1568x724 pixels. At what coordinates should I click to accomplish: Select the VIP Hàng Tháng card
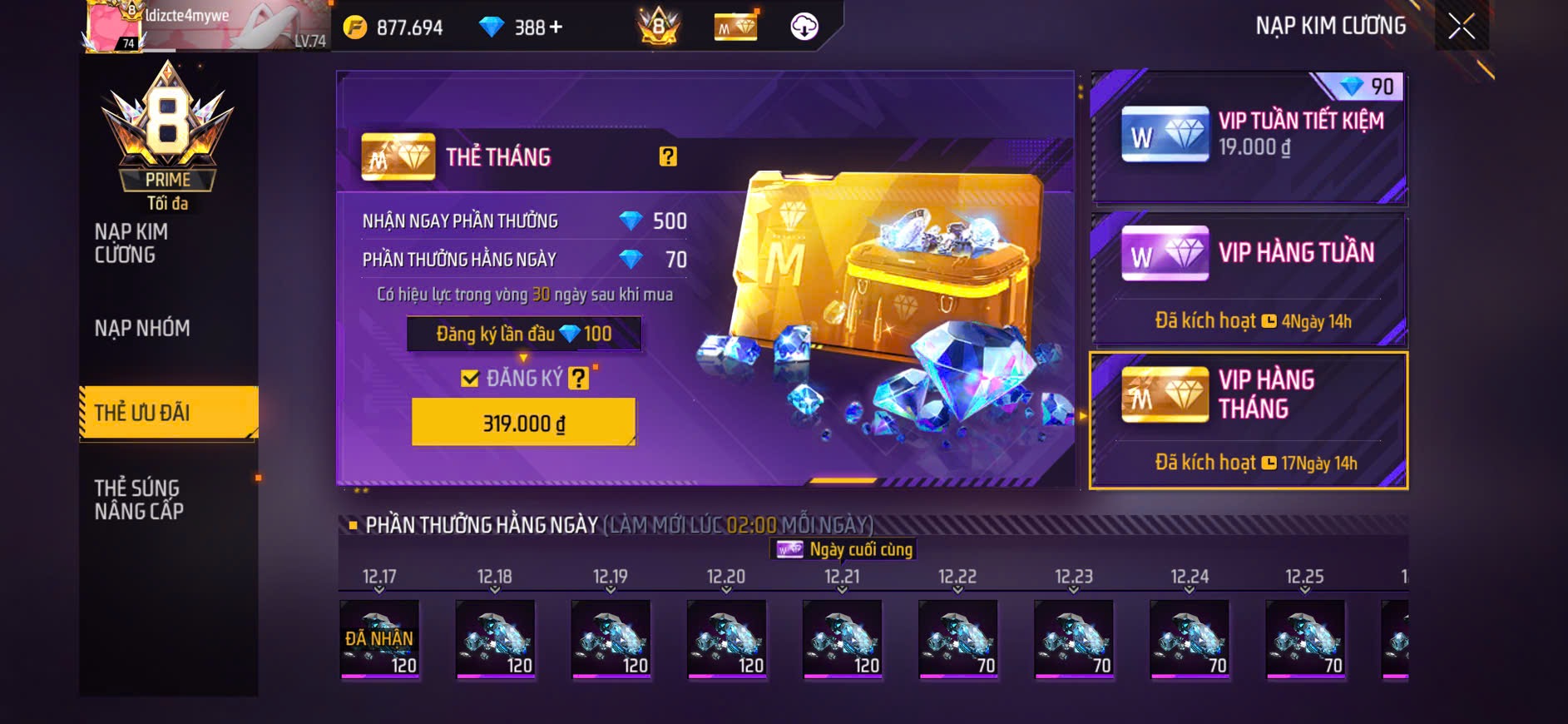pos(1249,420)
